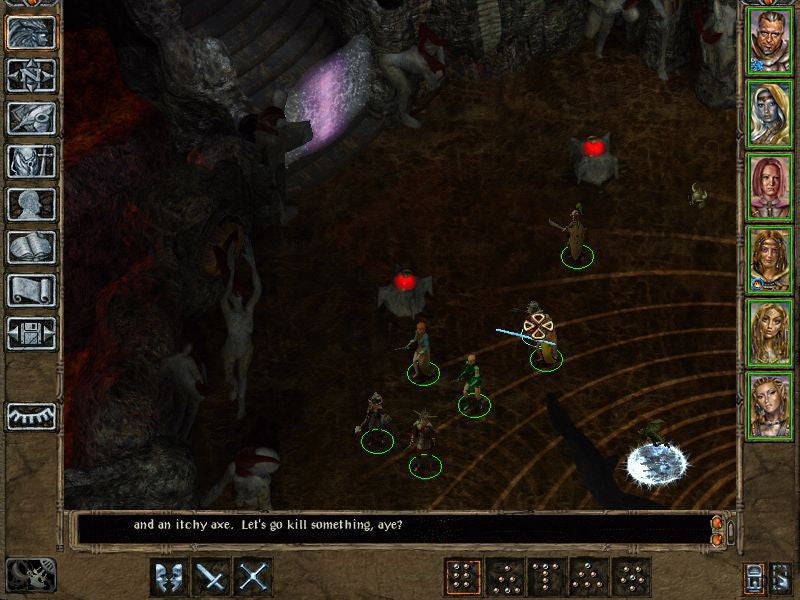Choose the crossed-swords stop command
The width and height of the screenshot is (800, 600).
point(253,577)
